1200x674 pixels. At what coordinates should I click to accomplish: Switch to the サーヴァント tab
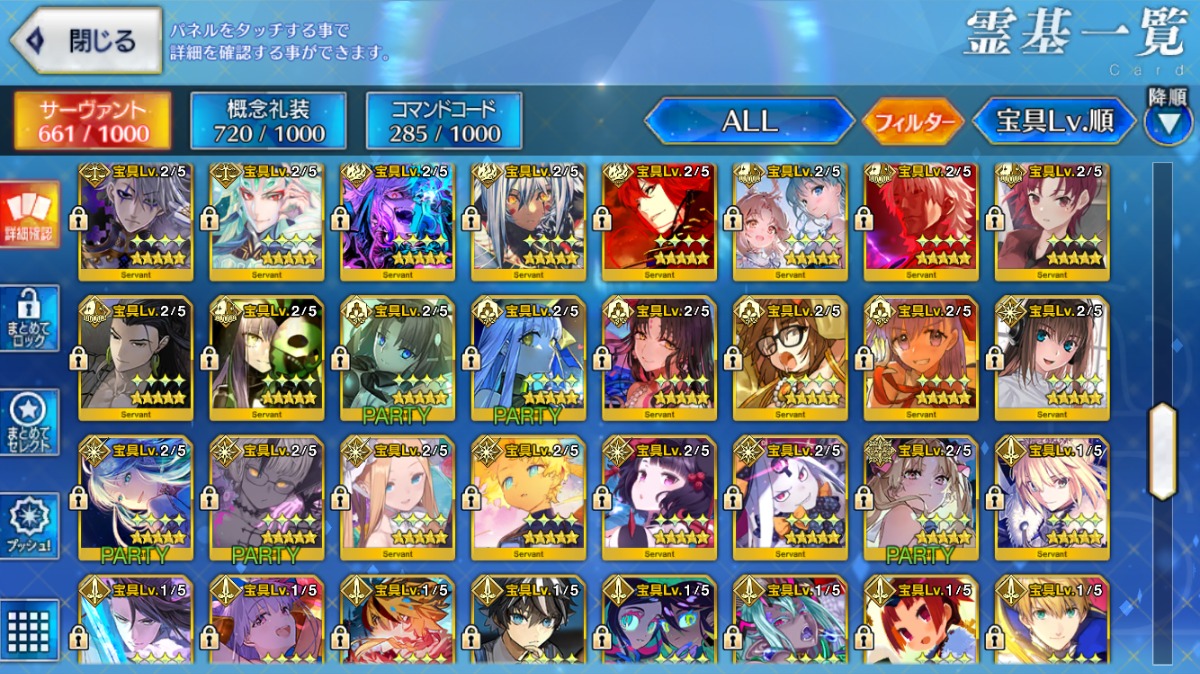pos(92,121)
